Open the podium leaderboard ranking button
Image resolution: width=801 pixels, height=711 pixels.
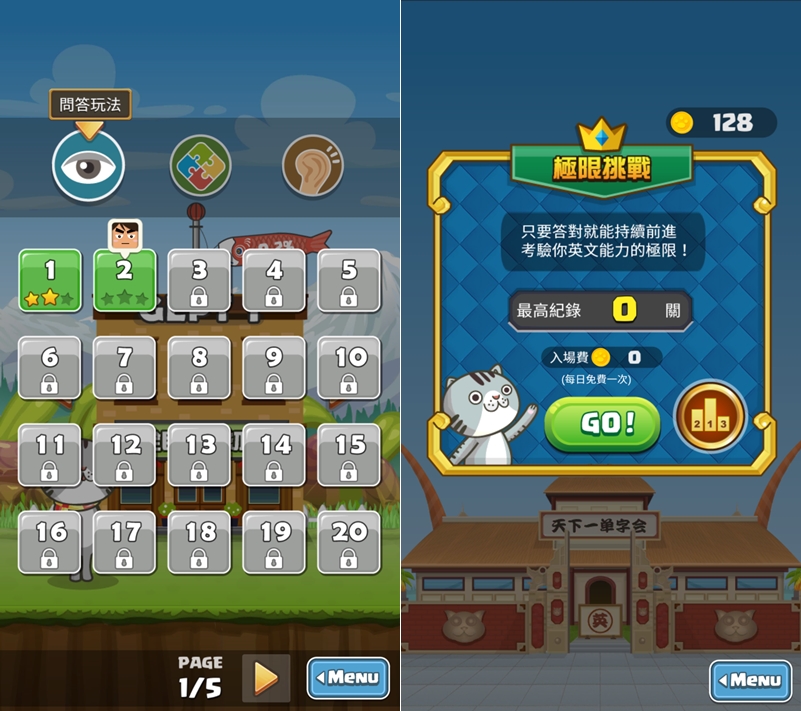(x=709, y=416)
